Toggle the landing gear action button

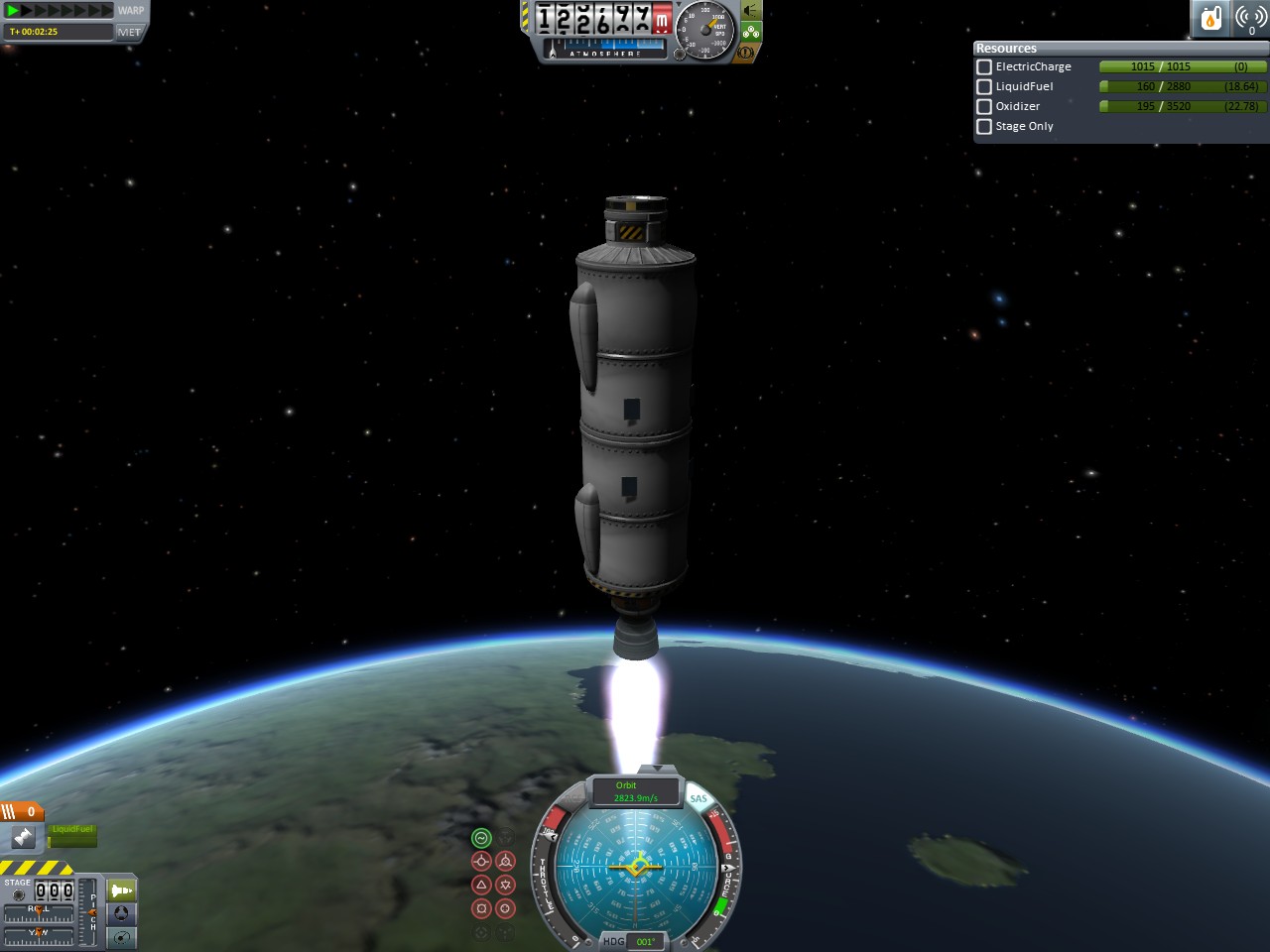click(751, 32)
